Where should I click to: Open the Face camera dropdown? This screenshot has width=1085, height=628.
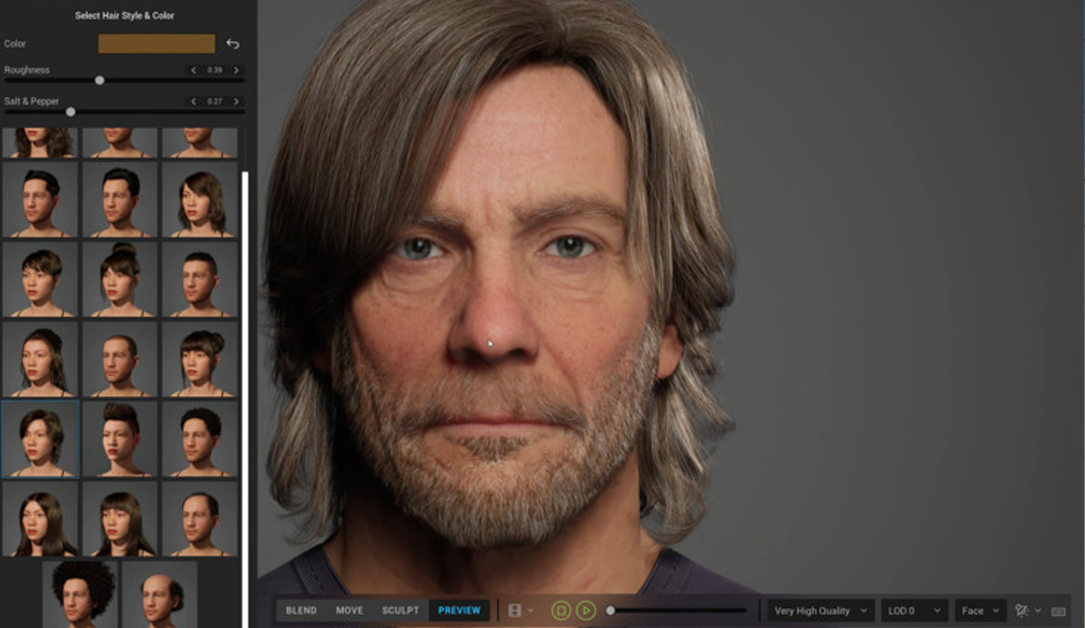[980, 611]
